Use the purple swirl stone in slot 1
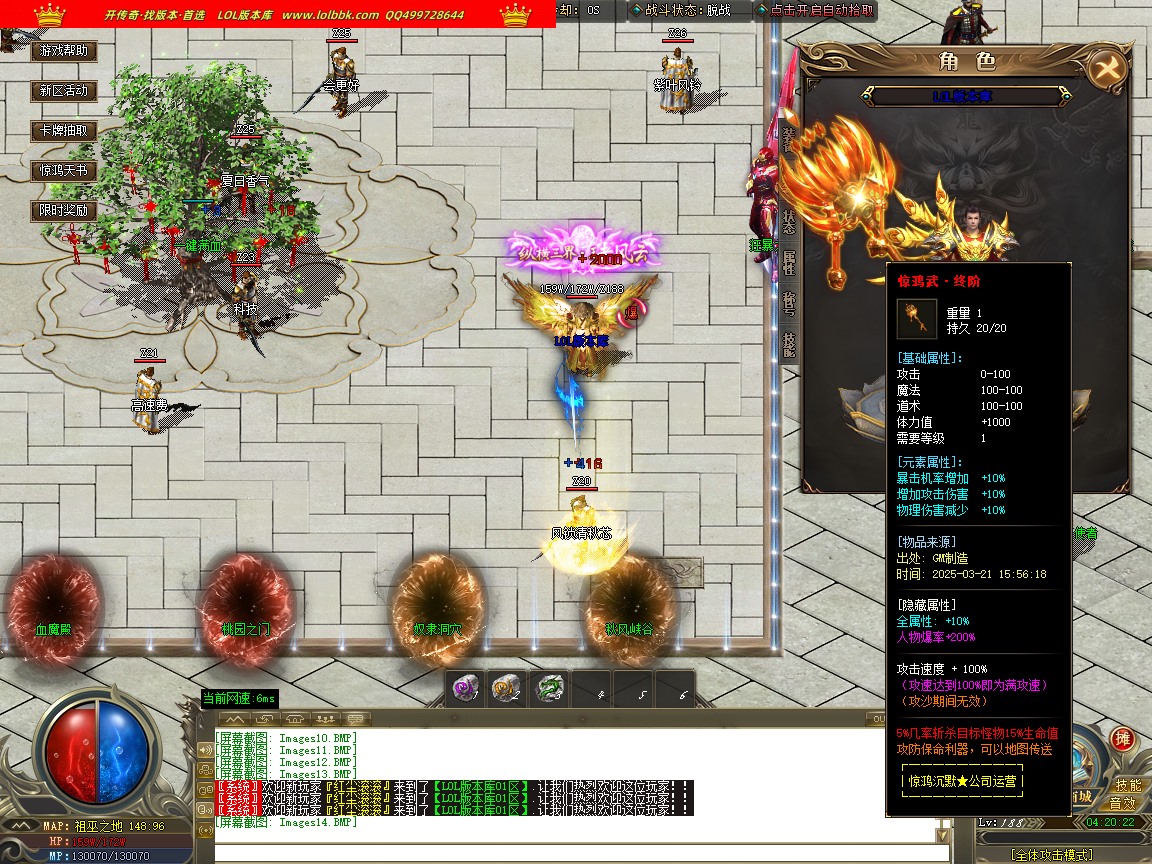The height and width of the screenshot is (864, 1152). [463, 689]
